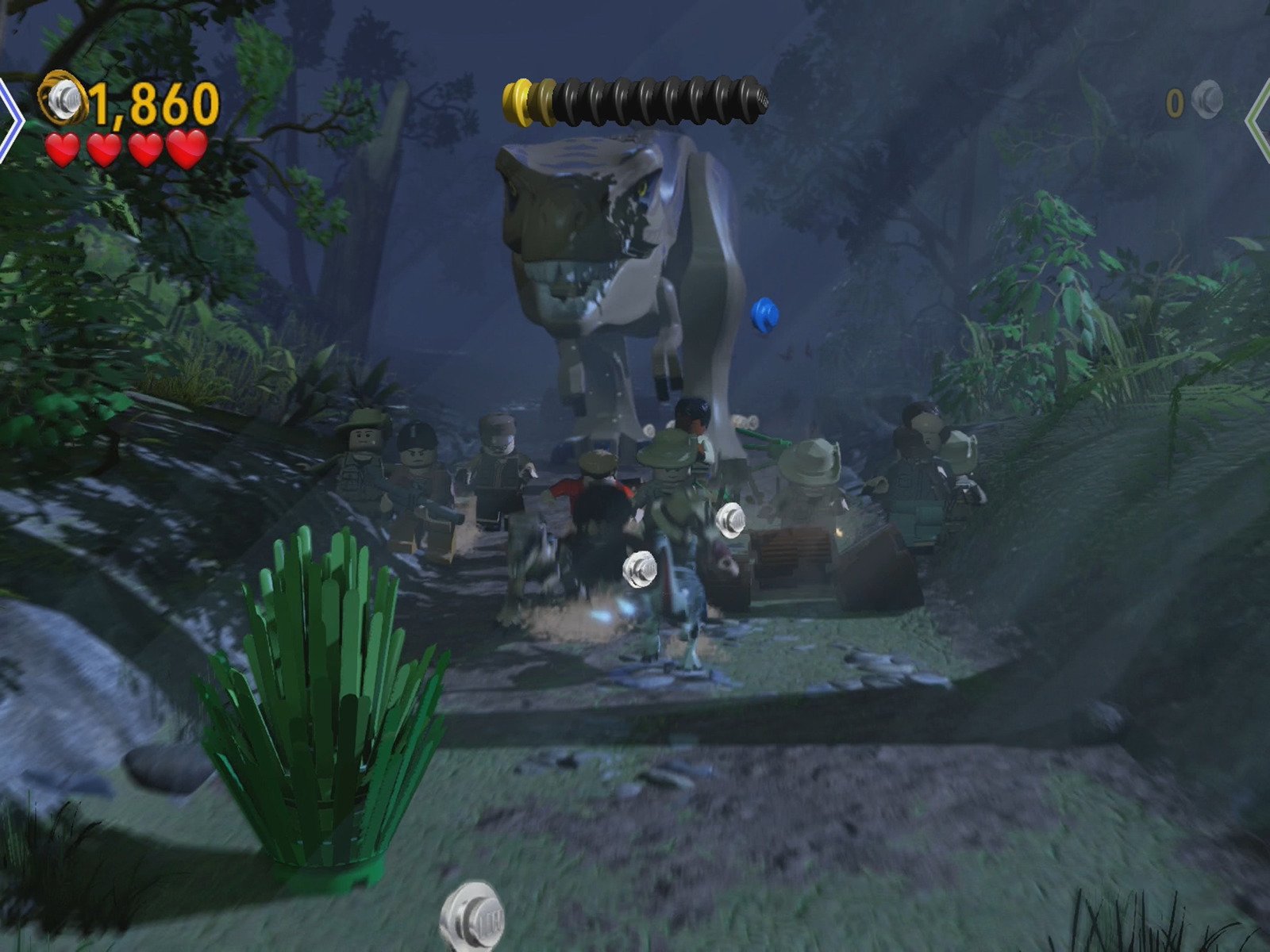Click the yellow stud on the boss health bar

click(x=520, y=103)
